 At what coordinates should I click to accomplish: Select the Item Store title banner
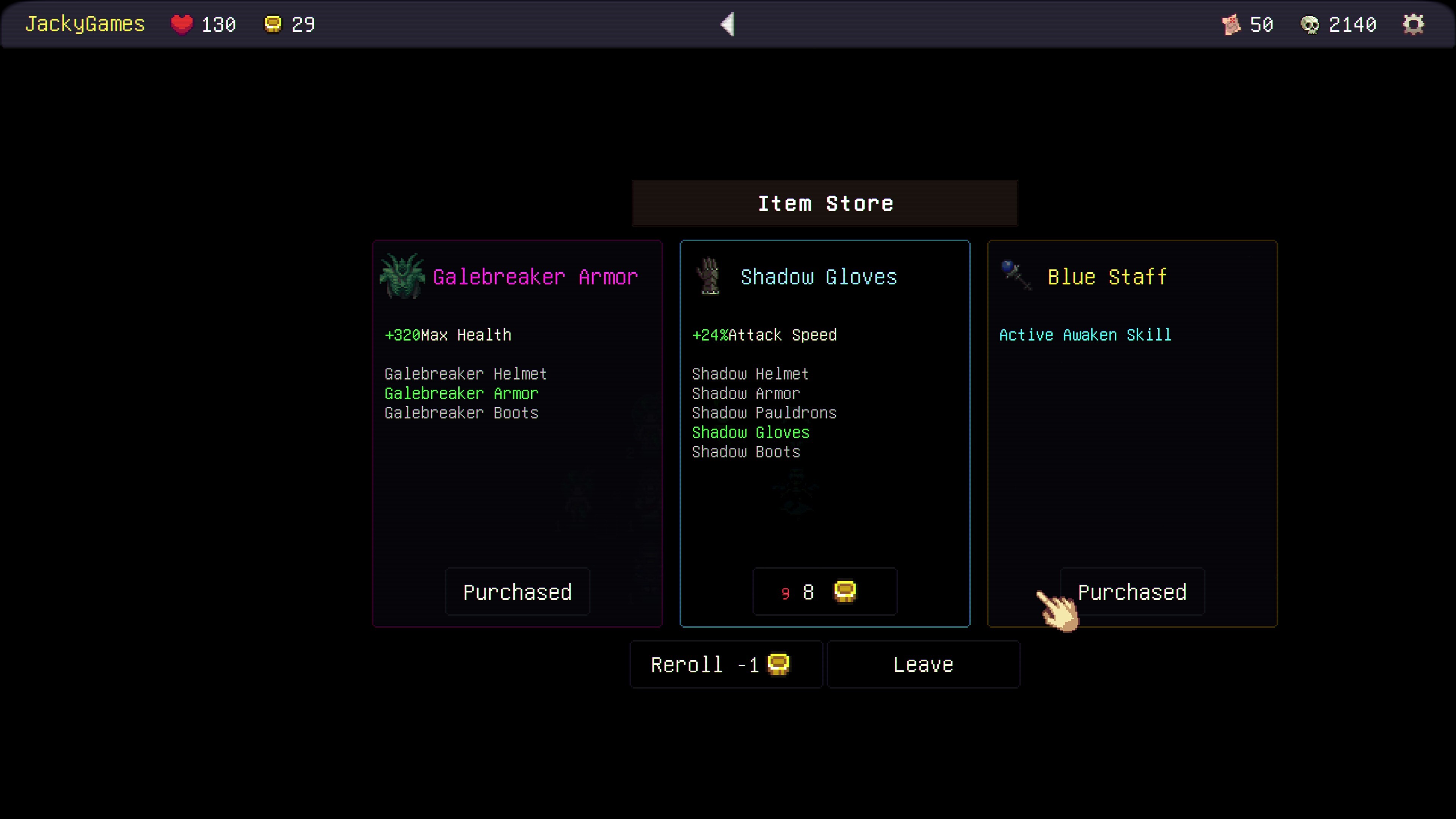[825, 203]
